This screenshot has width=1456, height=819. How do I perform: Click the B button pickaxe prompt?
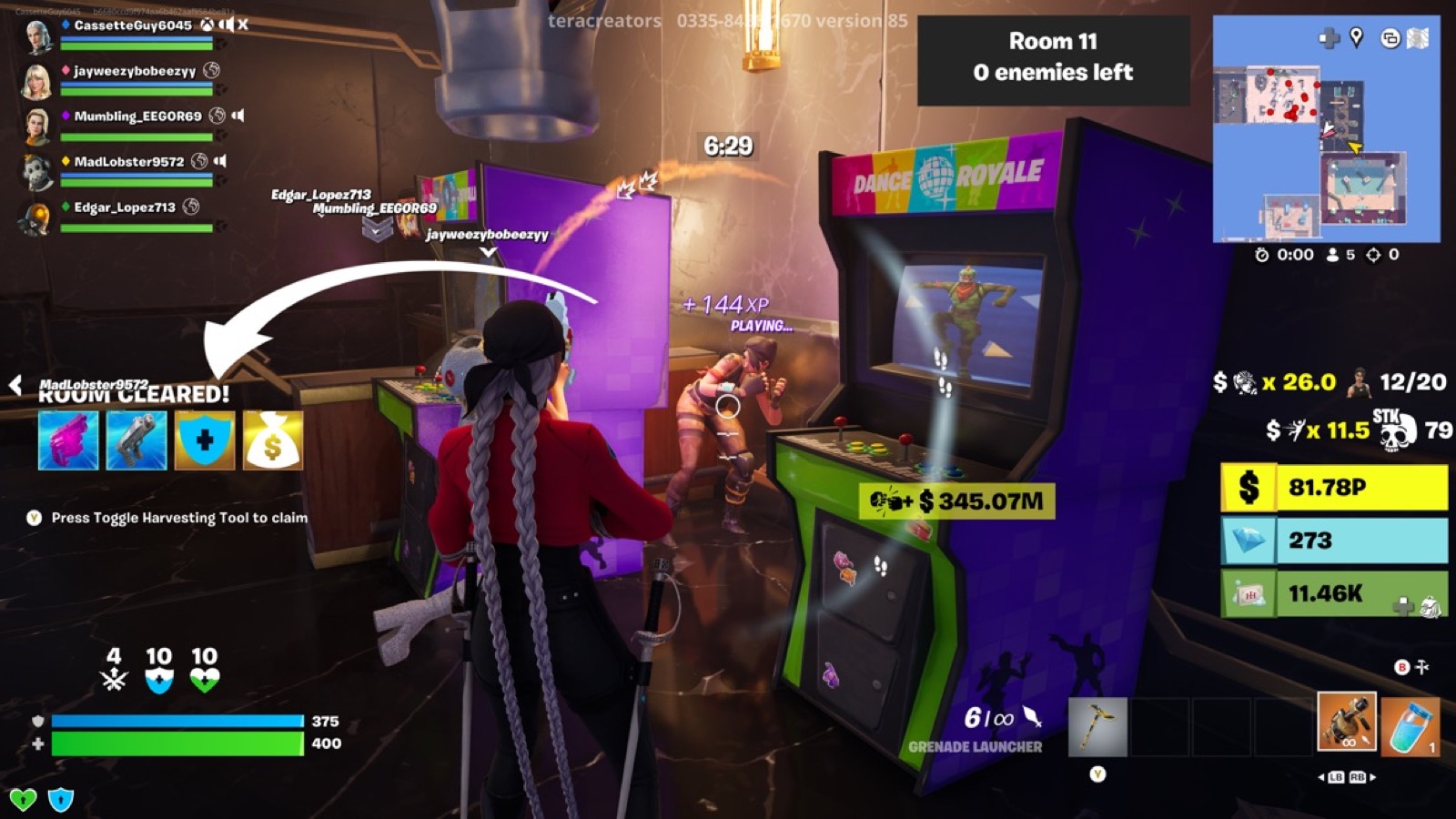point(1402,666)
